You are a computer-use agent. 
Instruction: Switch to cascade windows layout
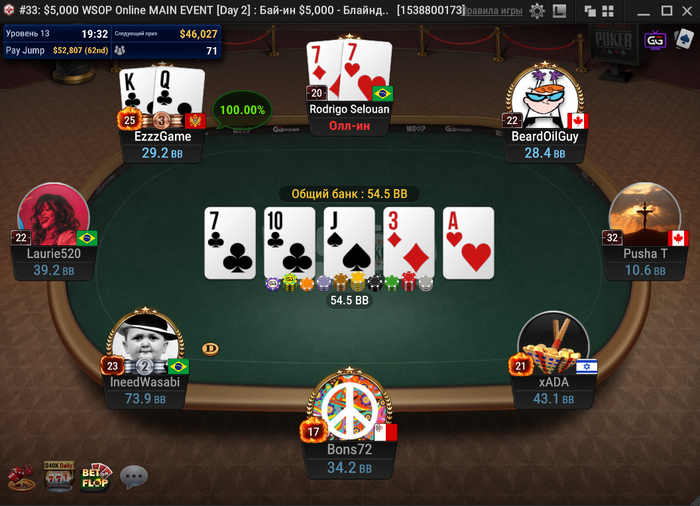pyautogui.click(x=589, y=11)
